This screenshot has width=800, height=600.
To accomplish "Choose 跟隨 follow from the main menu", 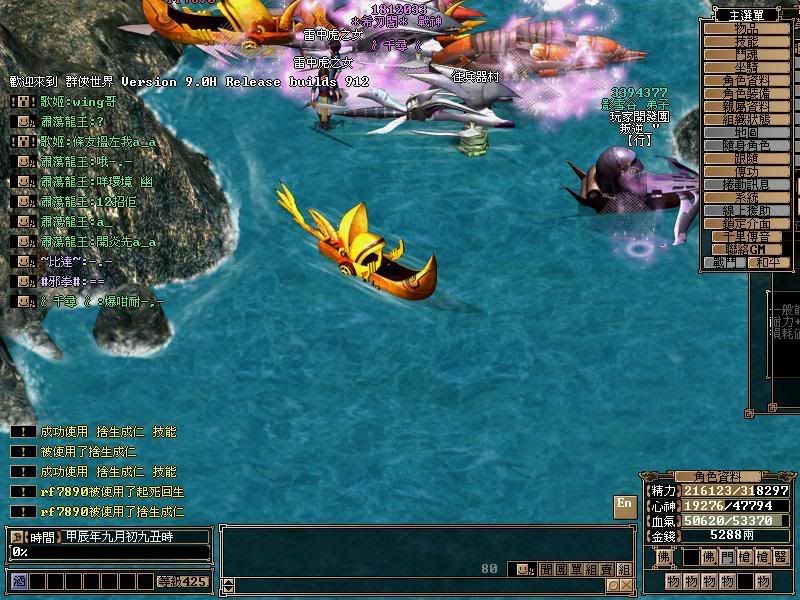I will point(747,159).
